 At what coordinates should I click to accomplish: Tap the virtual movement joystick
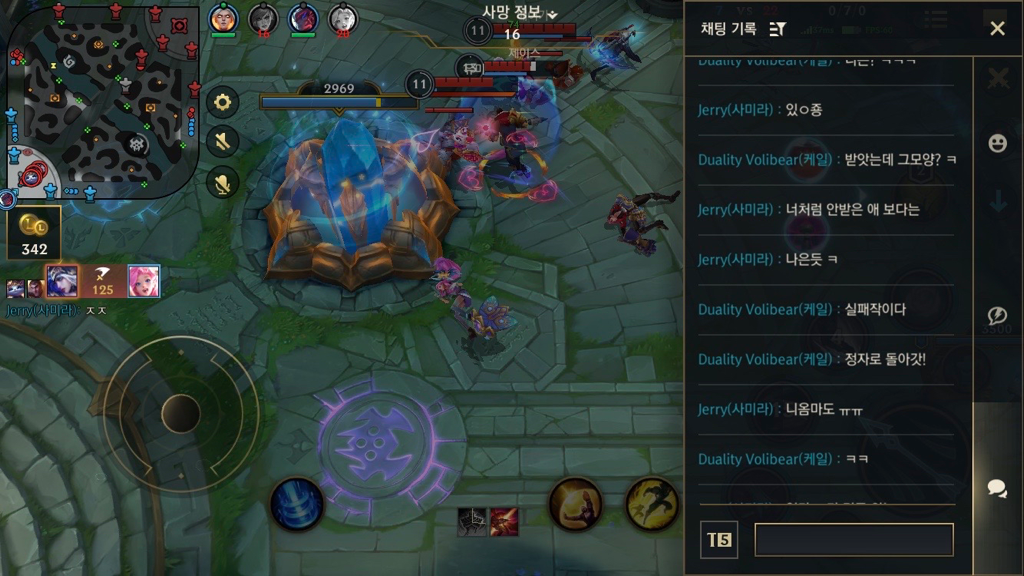tap(181, 413)
